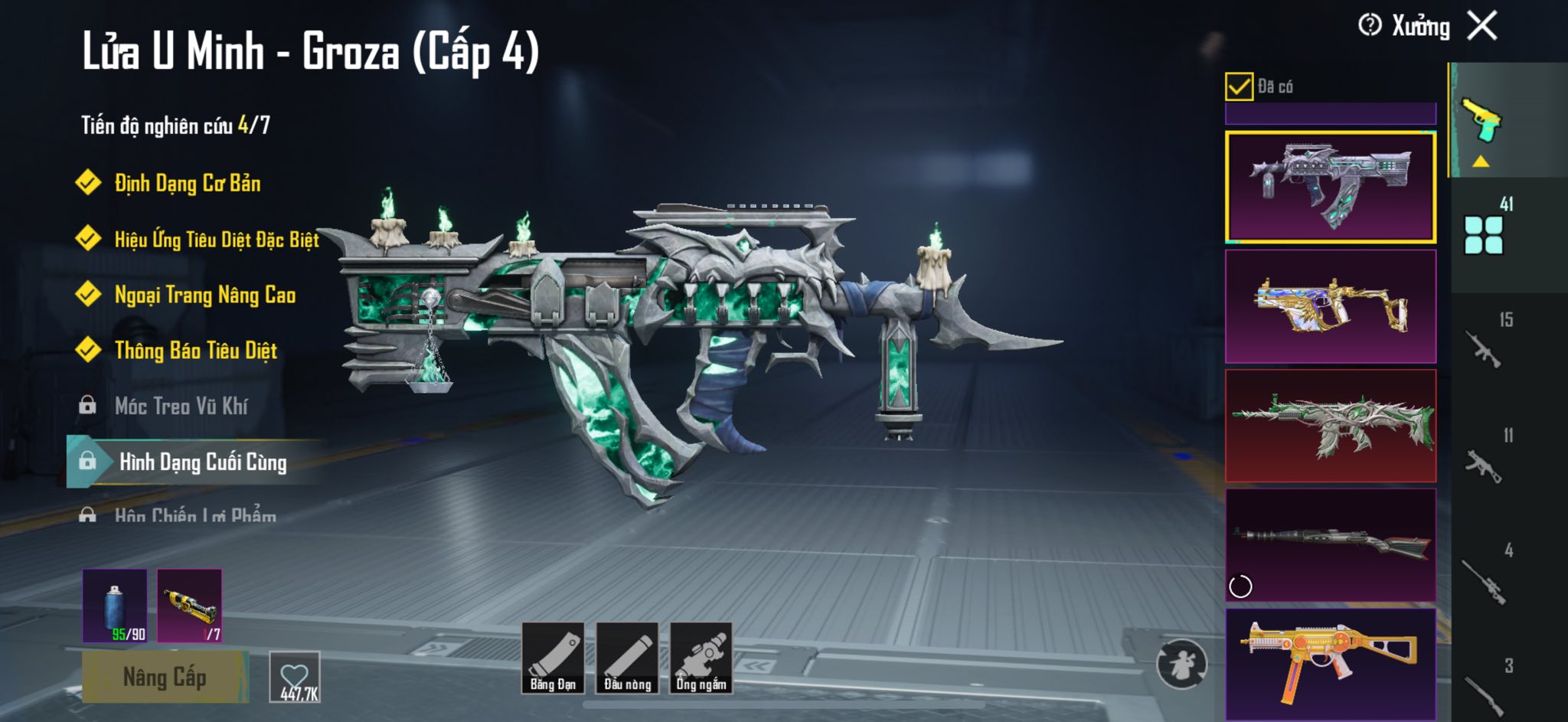Switch to the all-categories grid tab
Viewport: 1568px width, 722px height.
pos(1484,234)
